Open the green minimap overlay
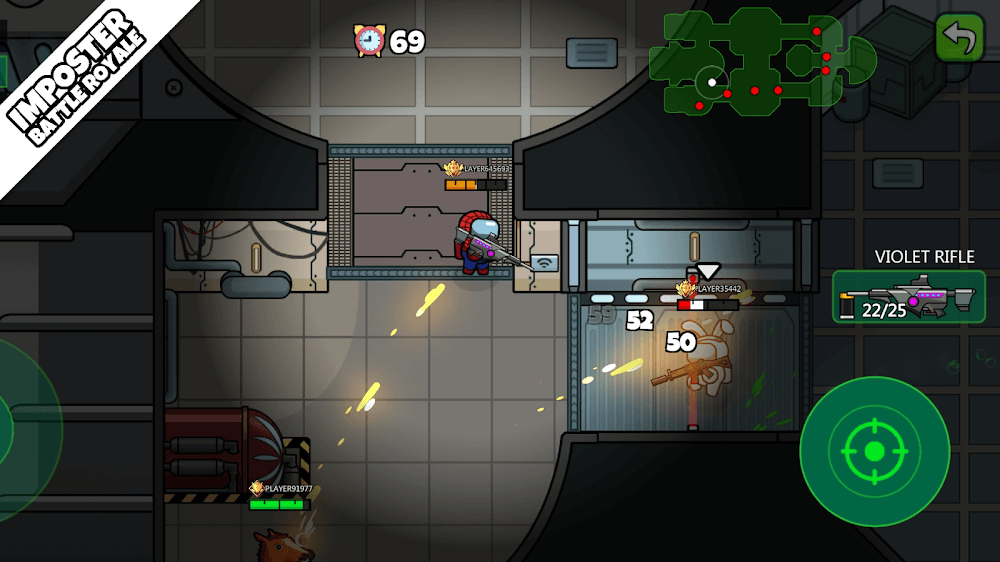Viewport: 1000px width, 562px height. pyautogui.click(x=761, y=61)
